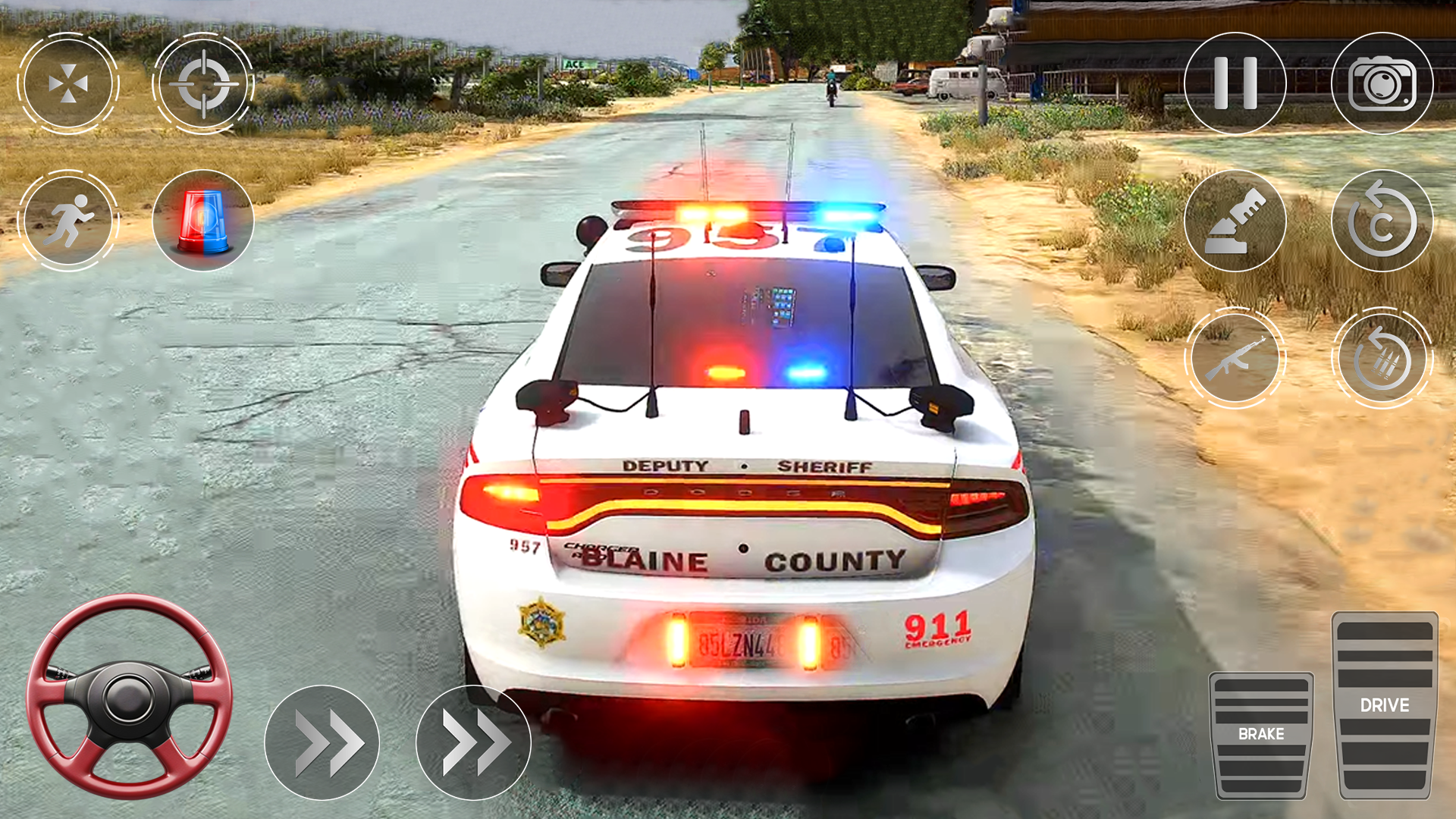Hit the bullets refill circular control
1456x819 pixels.
coord(1383,356)
